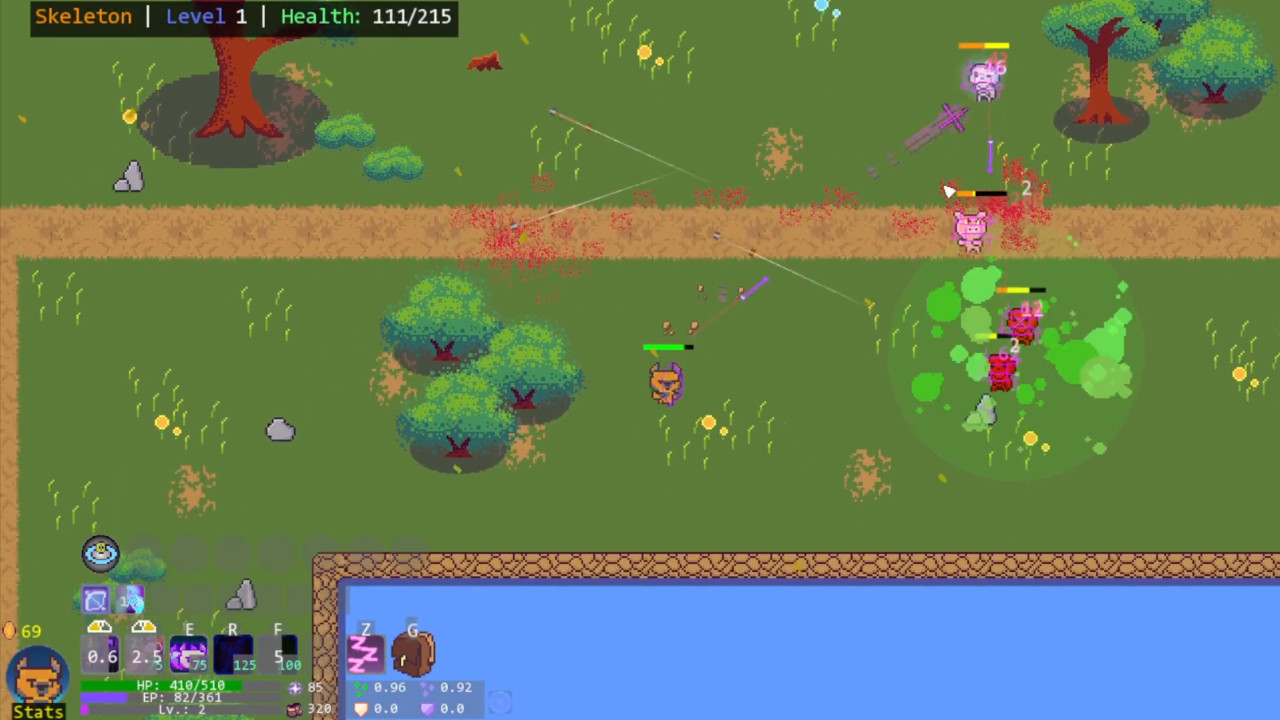Click the pouch icon showing 320
The image size is (1280, 720).
(295, 710)
